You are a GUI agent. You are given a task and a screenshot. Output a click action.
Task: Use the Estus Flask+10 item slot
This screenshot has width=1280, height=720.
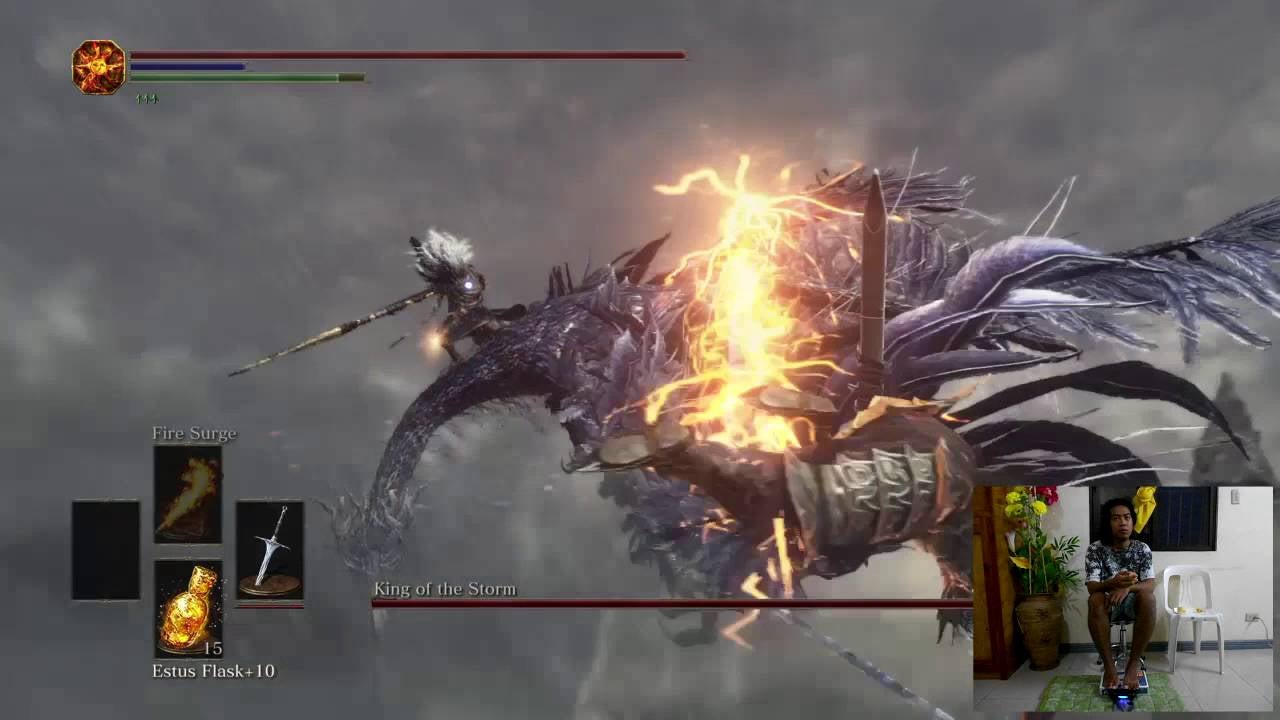[188, 608]
